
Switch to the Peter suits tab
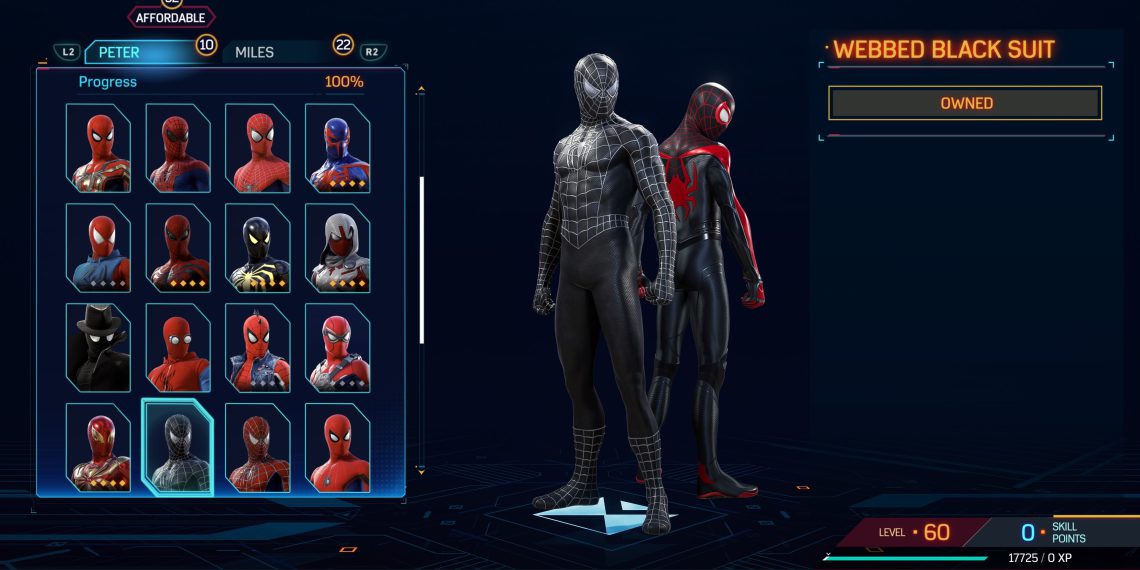click(138, 52)
